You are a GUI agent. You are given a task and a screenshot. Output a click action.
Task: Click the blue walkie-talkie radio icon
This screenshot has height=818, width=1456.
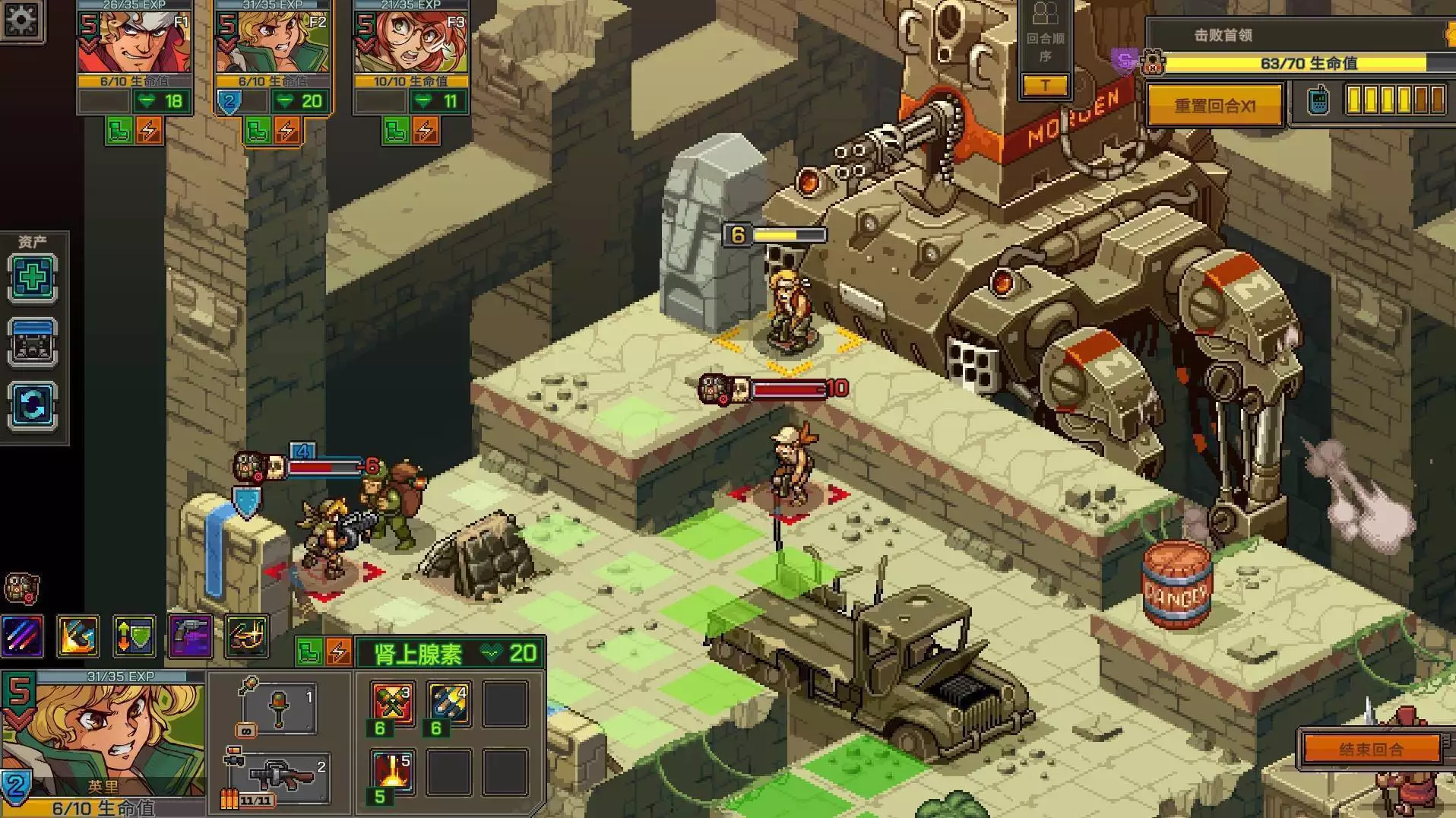(1318, 100)
